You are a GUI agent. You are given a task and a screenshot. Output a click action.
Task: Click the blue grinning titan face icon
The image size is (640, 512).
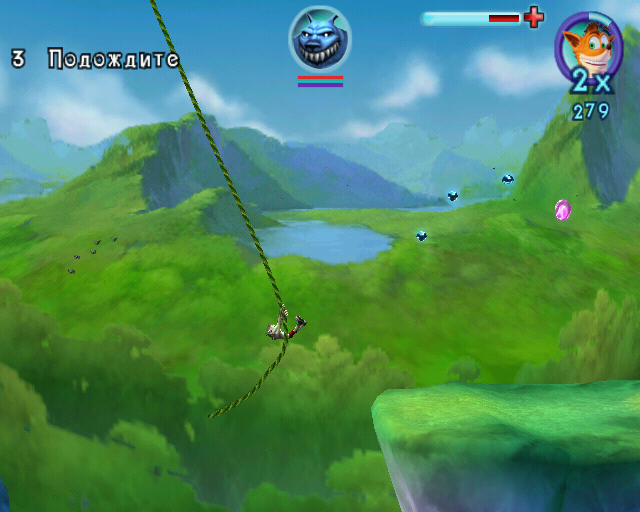(x=320, y=38)
